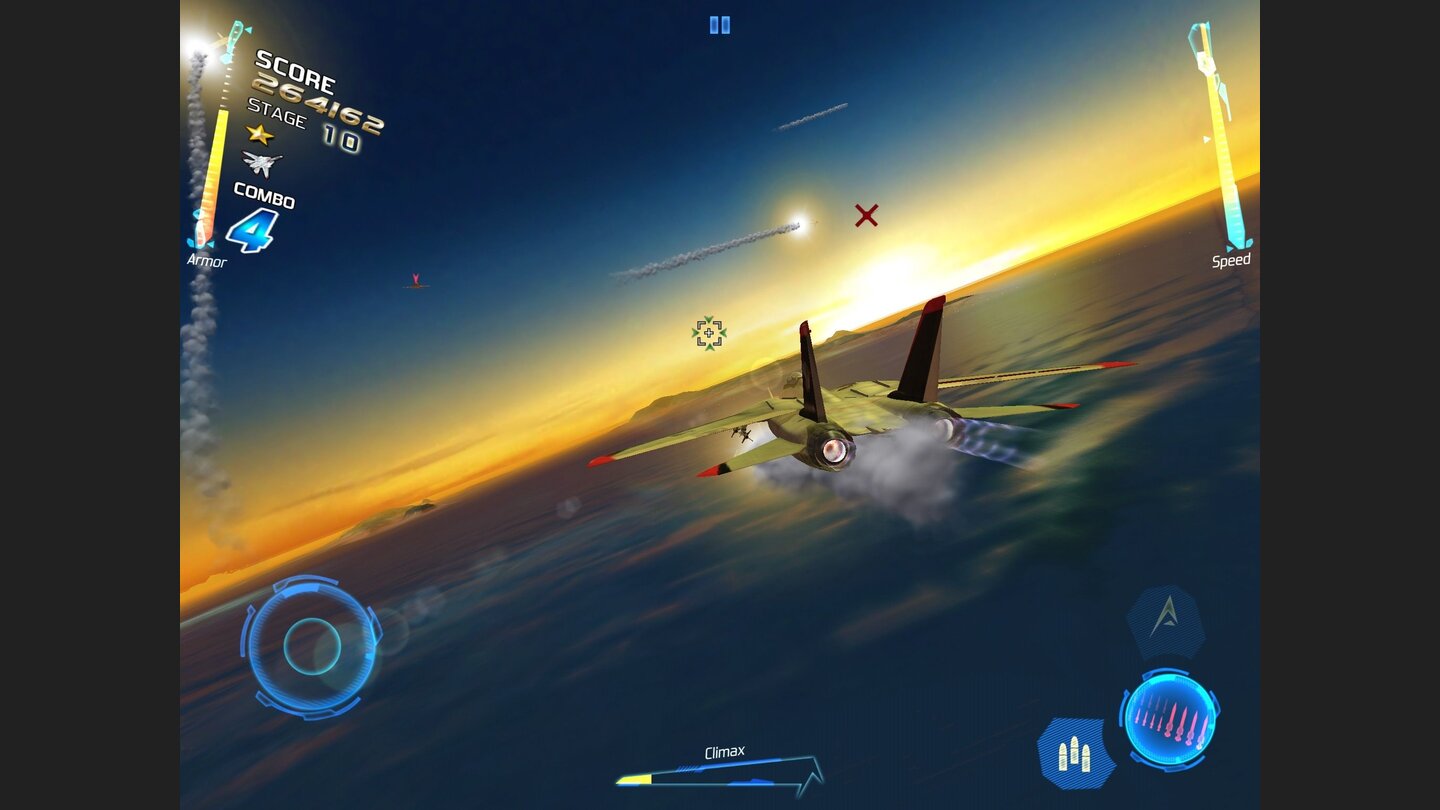The height and width of the screenshot is (810, 1440).
Task: Click the red enemy aircraft indicator on the left
Action: point(414,281)
